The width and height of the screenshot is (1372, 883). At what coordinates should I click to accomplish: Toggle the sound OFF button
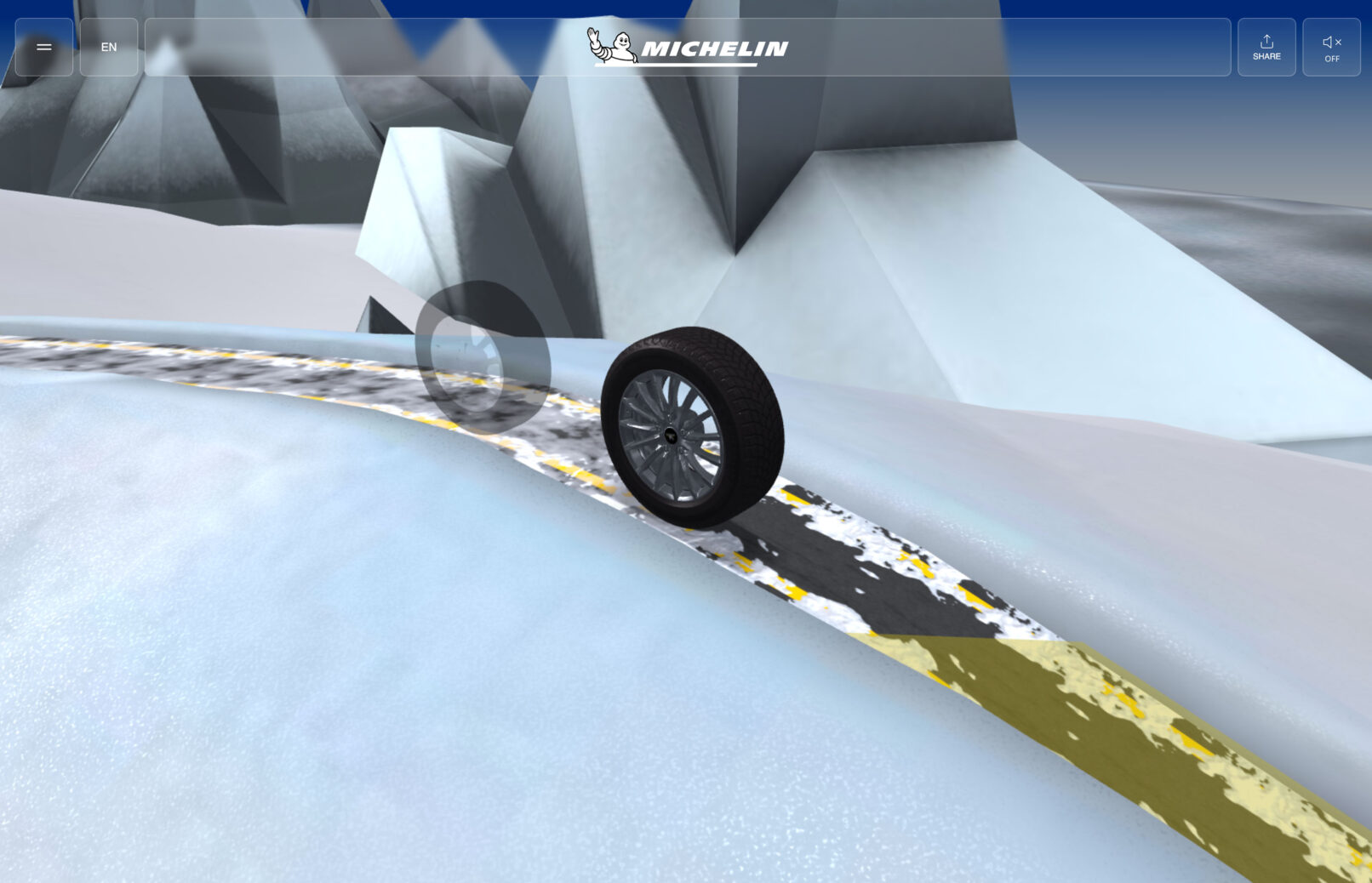pos(1331,48)
